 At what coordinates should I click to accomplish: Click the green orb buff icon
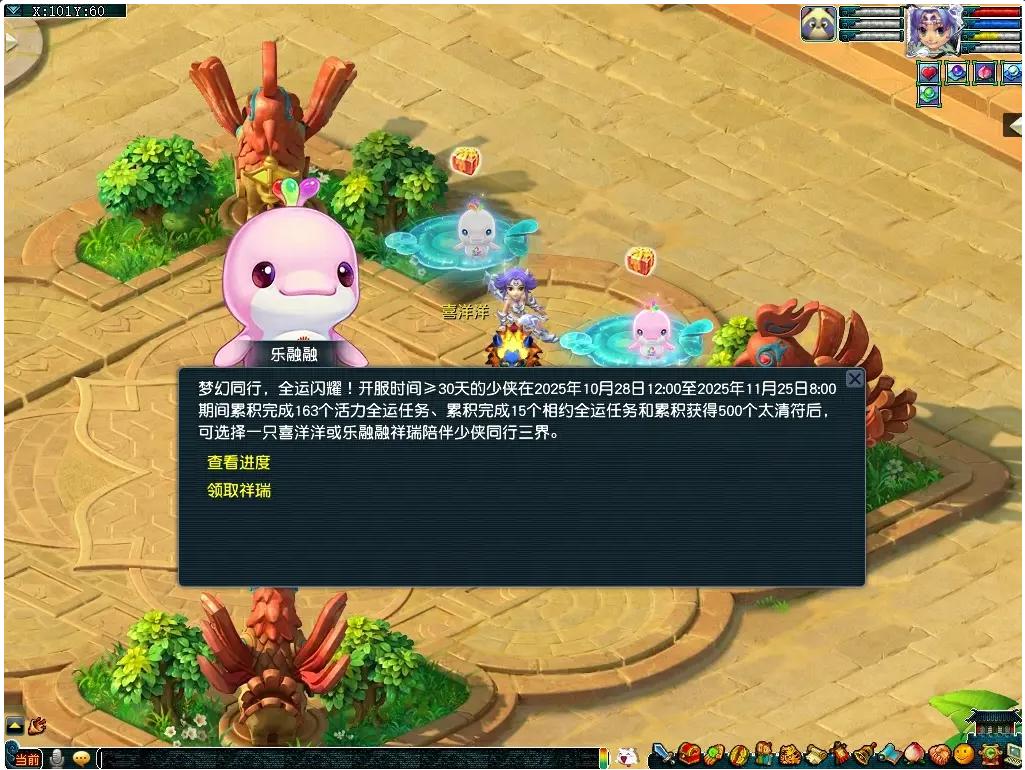click(x=930, y=96)
